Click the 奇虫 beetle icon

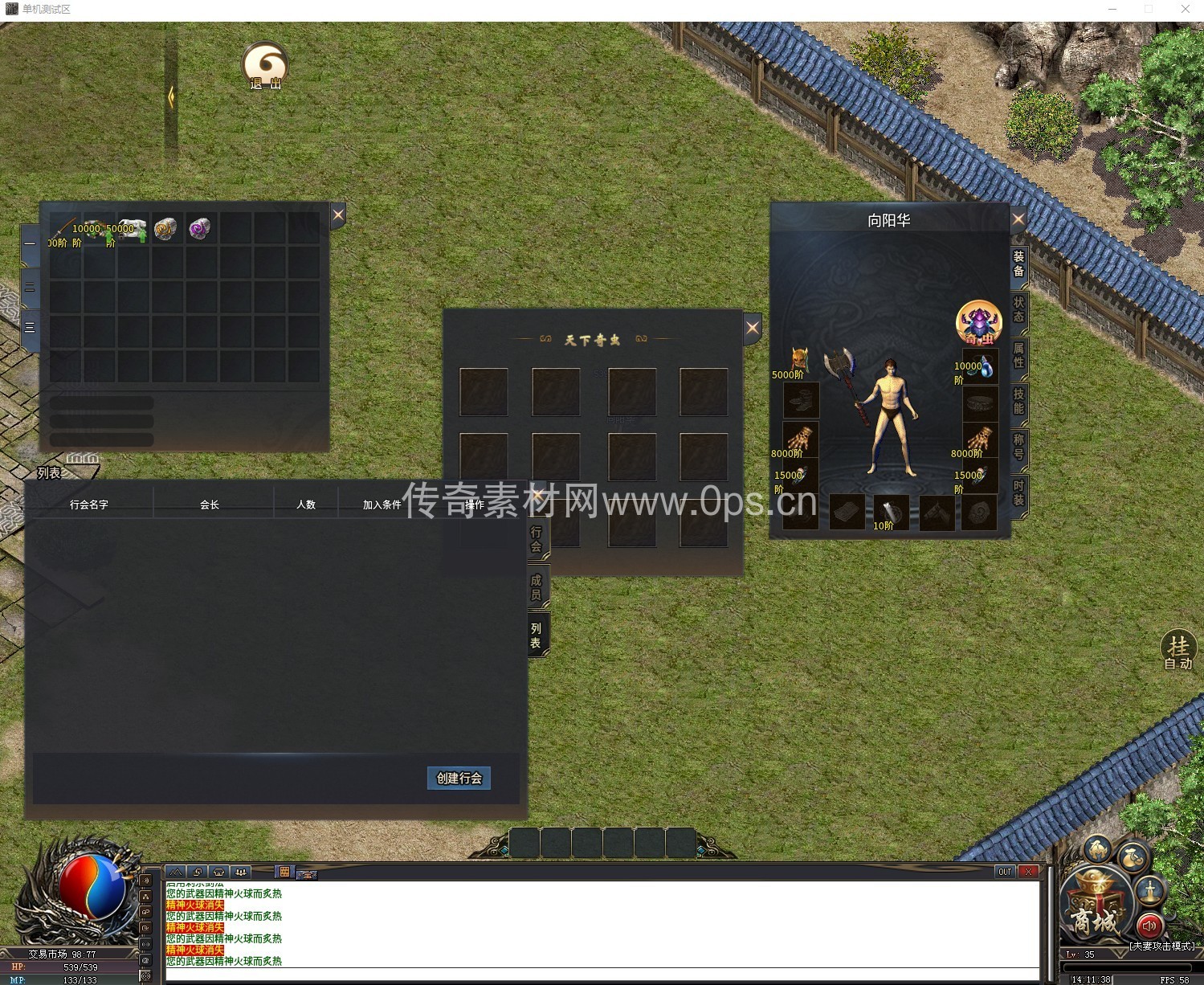[x=978, y=323]
